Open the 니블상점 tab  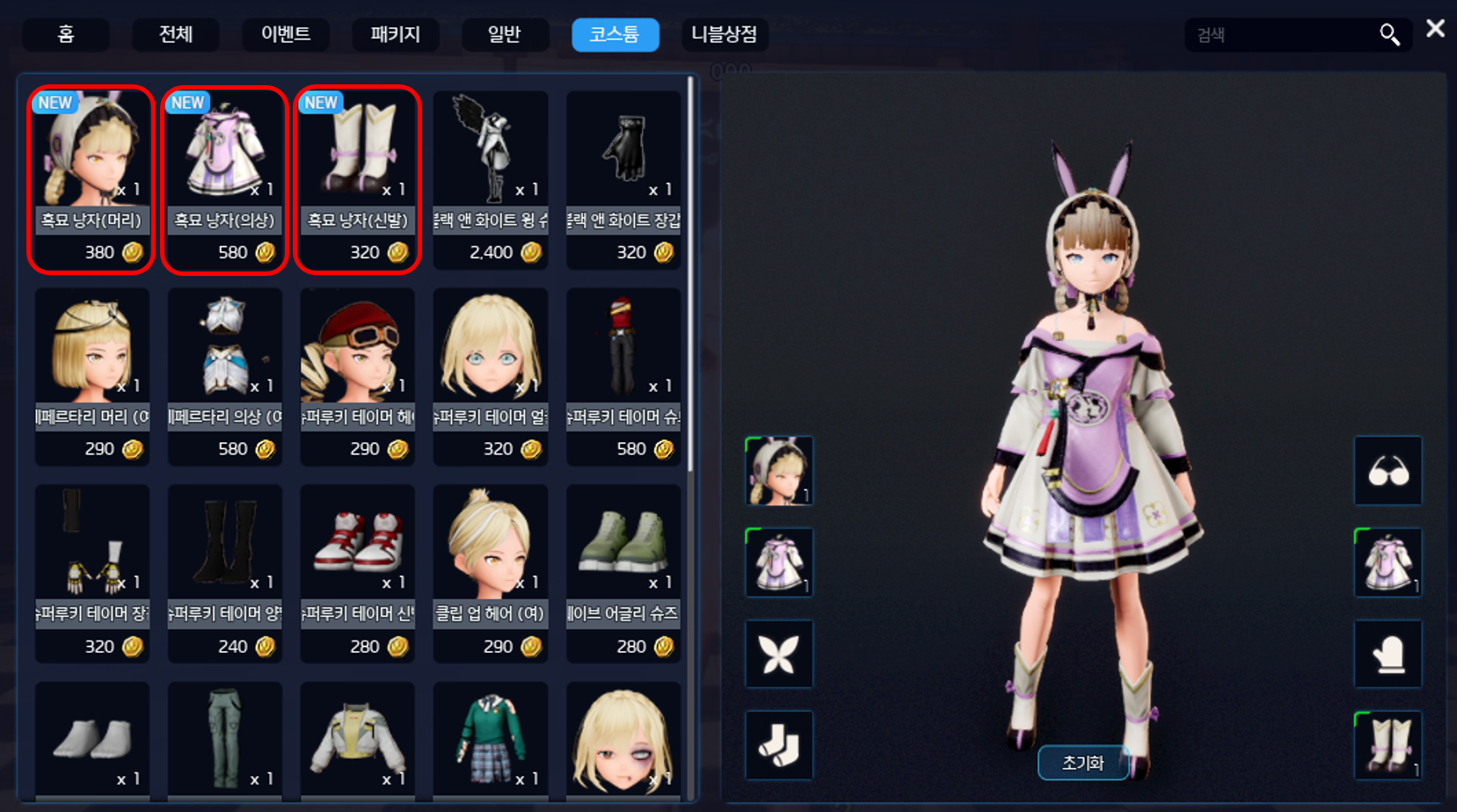click(x=724, y=35)
